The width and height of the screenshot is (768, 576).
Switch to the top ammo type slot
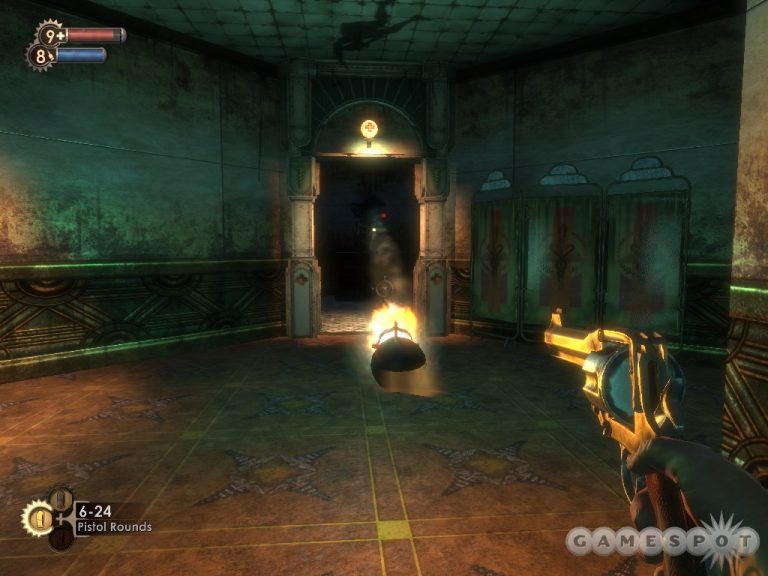(59, 498)
